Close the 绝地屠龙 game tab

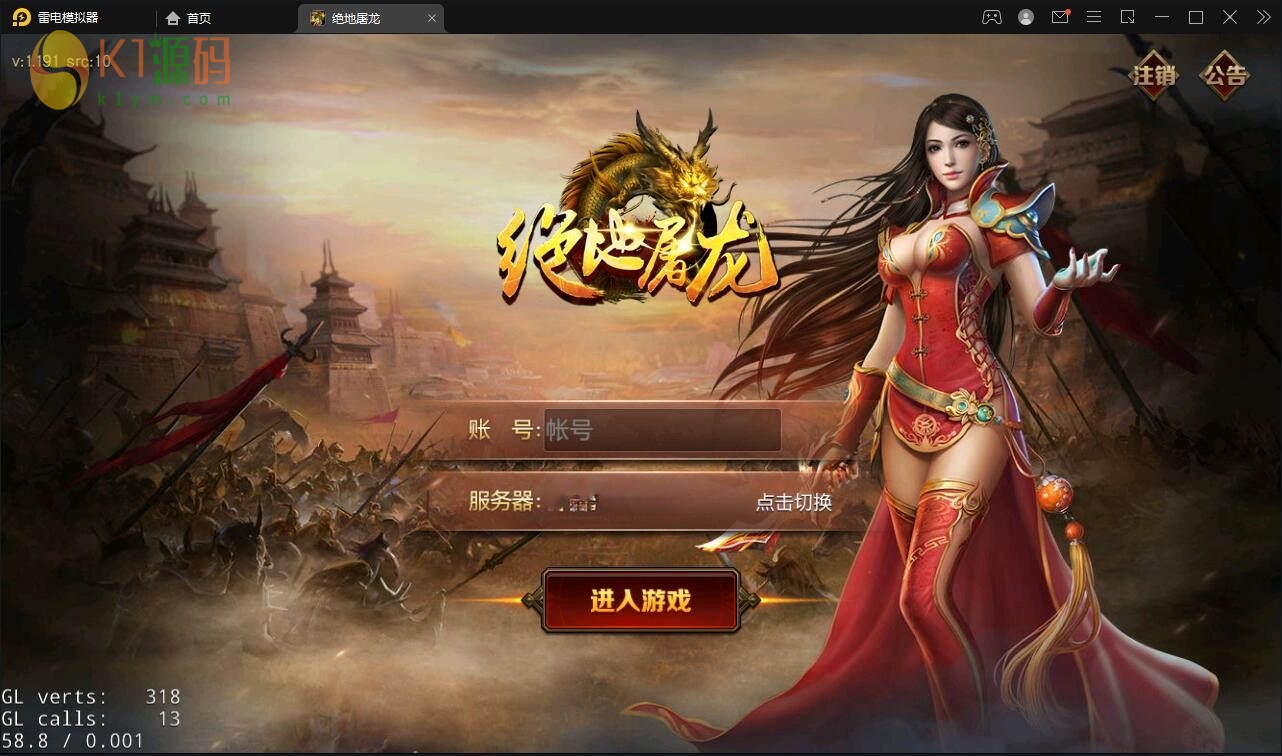[431, 17]
